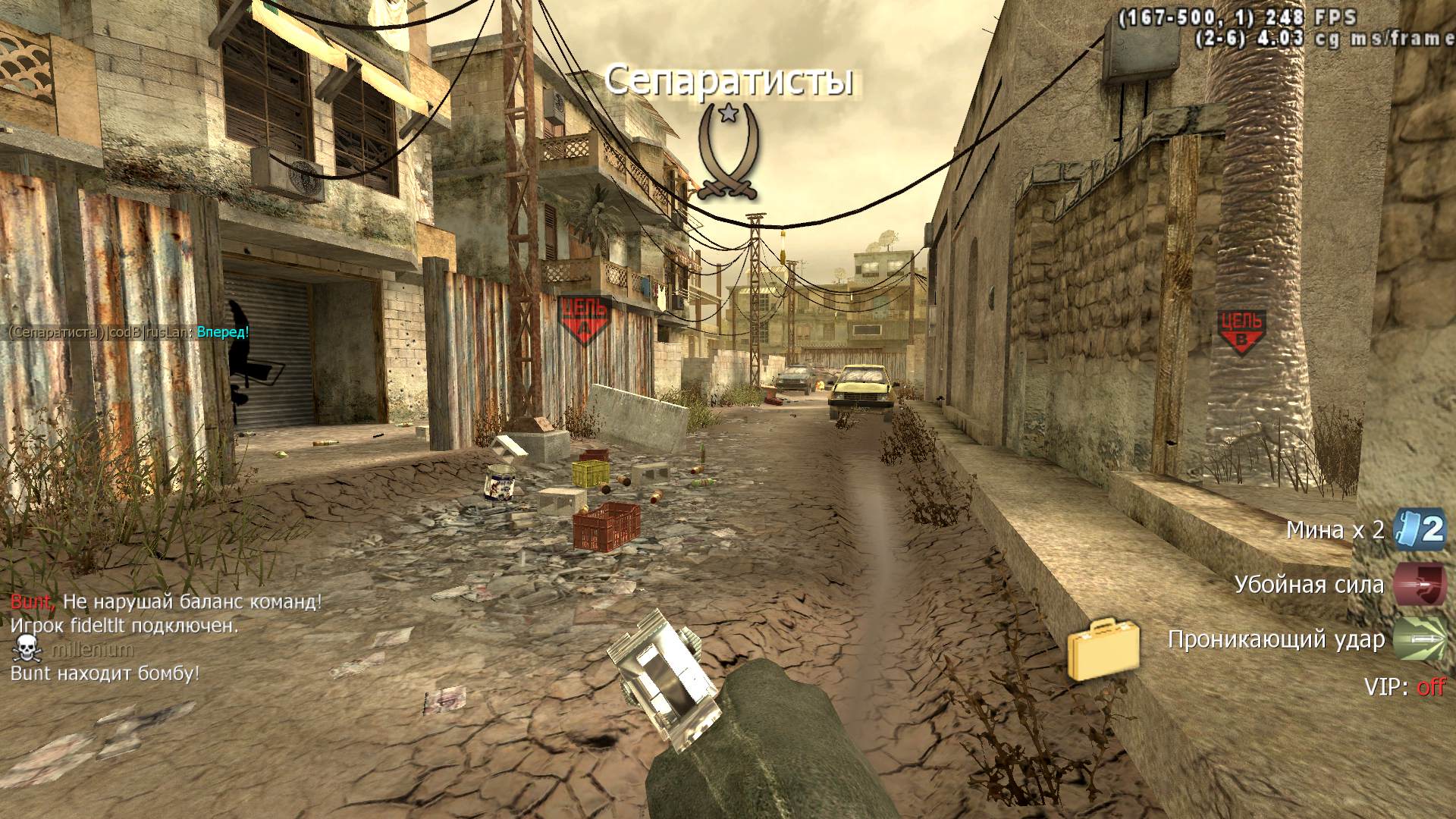Image resolution: width=1456 pixels, height=819 pixels.
Task: Select the Убойная сила perk icon
Action: click(x=1420, y=585)
